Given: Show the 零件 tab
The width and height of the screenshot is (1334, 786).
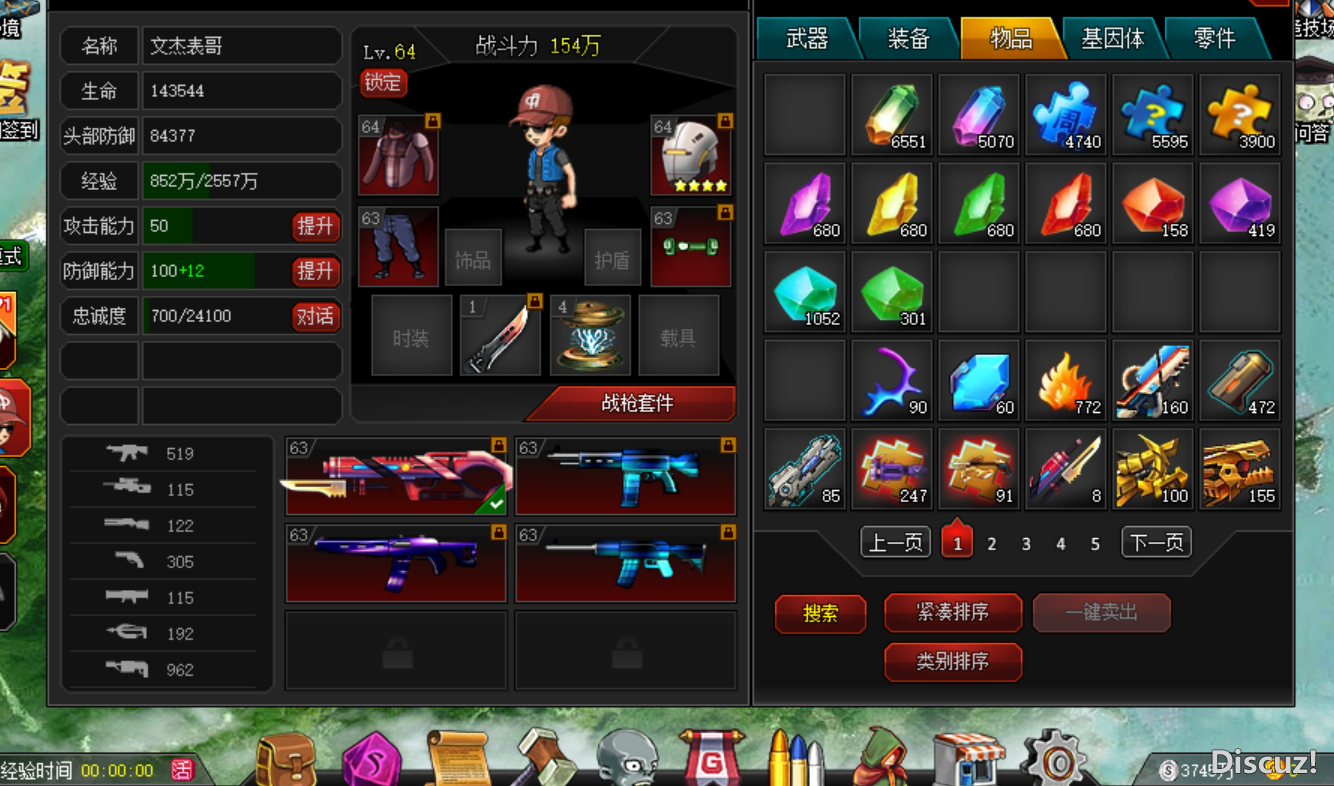Looking at the screenshot, I should coord(1214,39).
